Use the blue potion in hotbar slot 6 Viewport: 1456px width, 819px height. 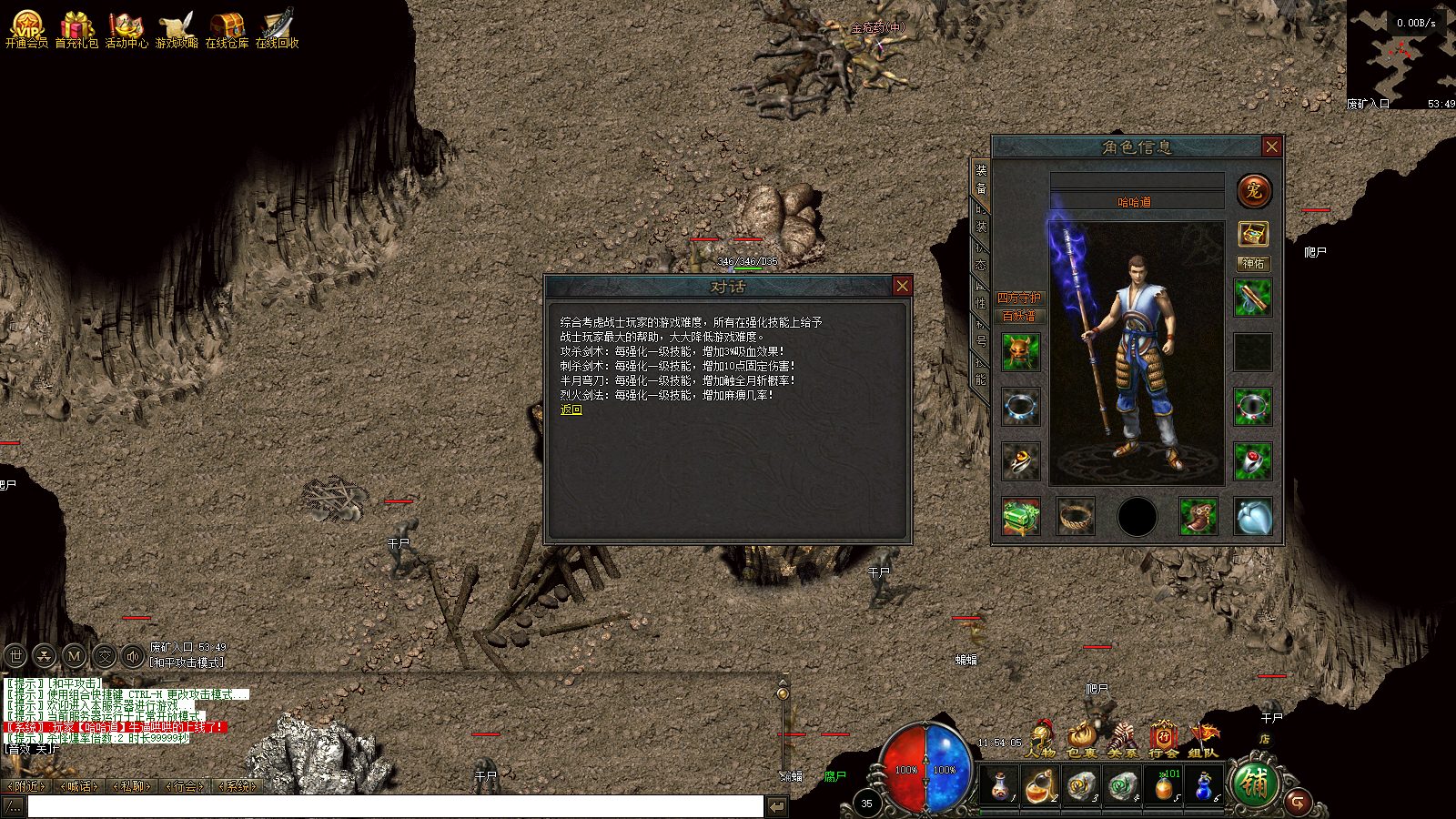click(x=1203, y=785)
